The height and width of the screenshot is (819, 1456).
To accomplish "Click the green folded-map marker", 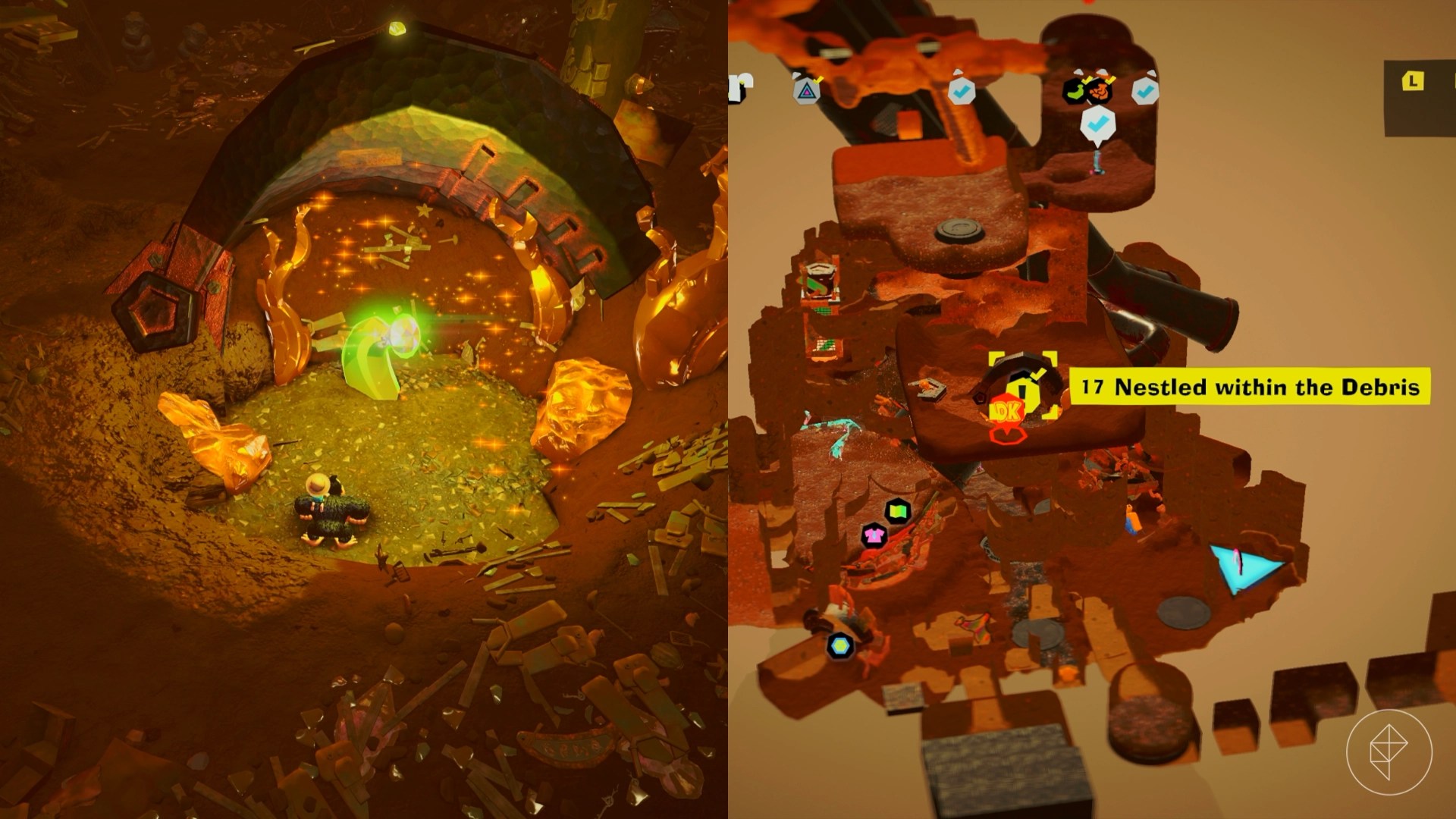I will [897, 511].
